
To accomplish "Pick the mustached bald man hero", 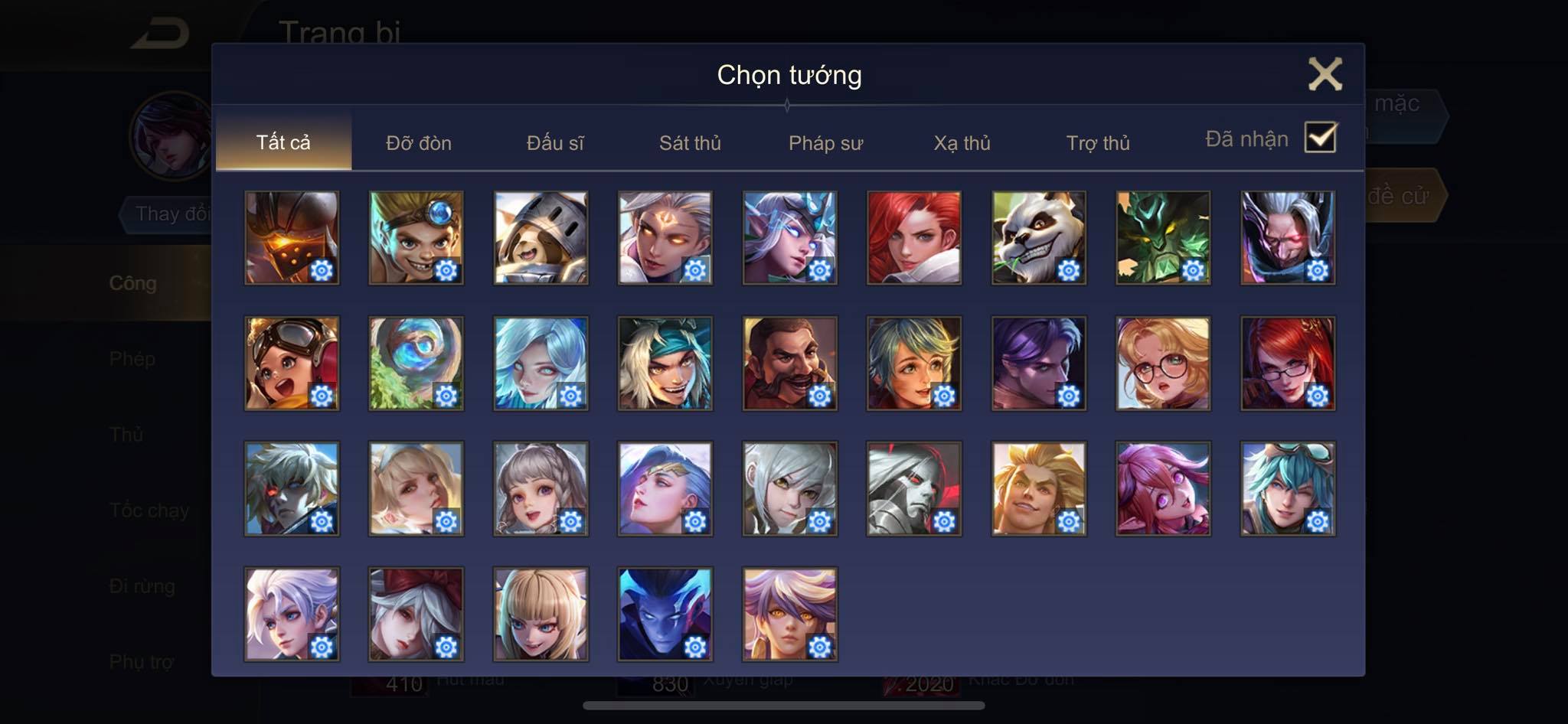I will (x=789, y=364).
